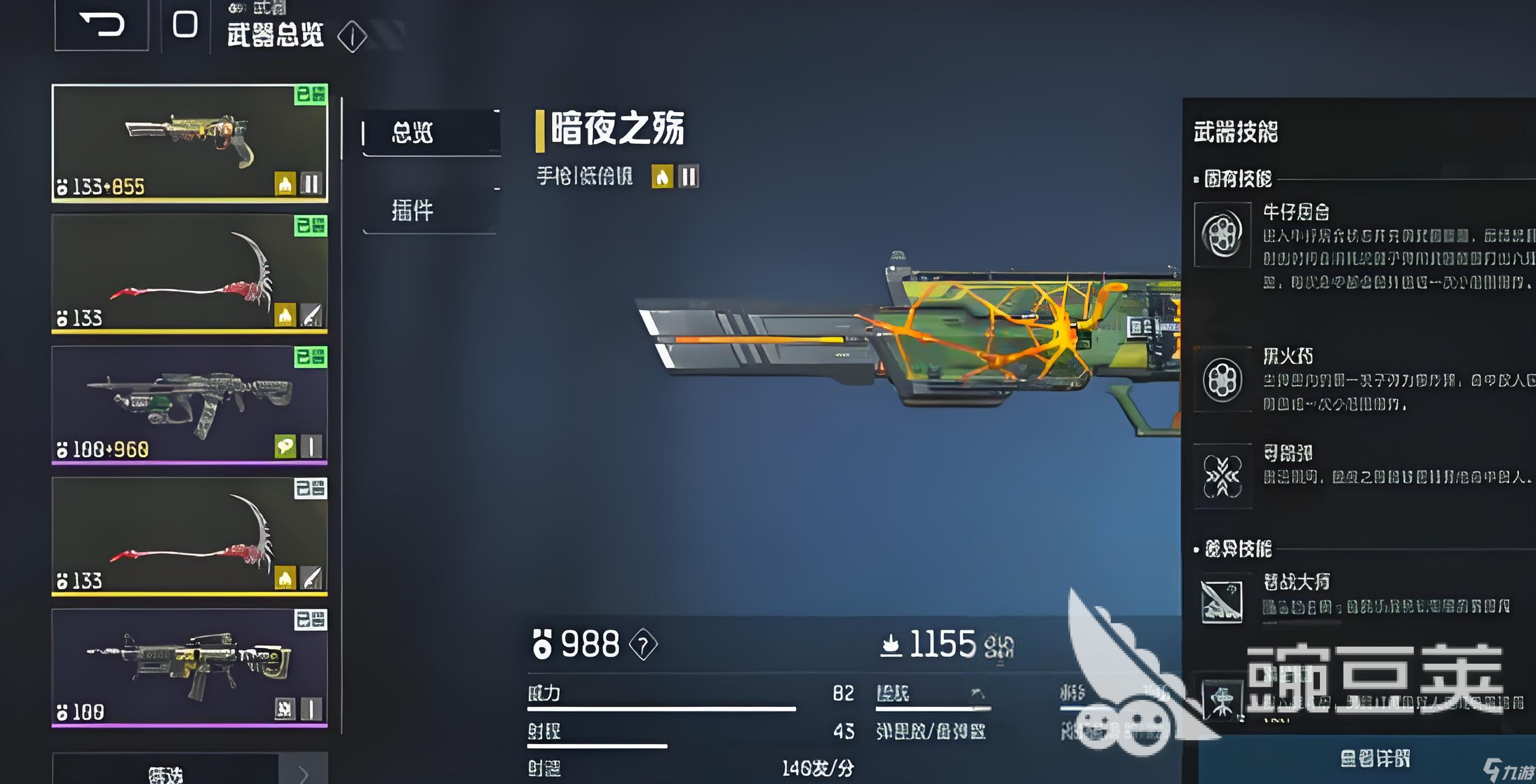Image resolution: width=1536 pixels, height=784 pixels.
Task: Switch to the 插件 tab
Action: pyautogui.click(x=417, y=211)
